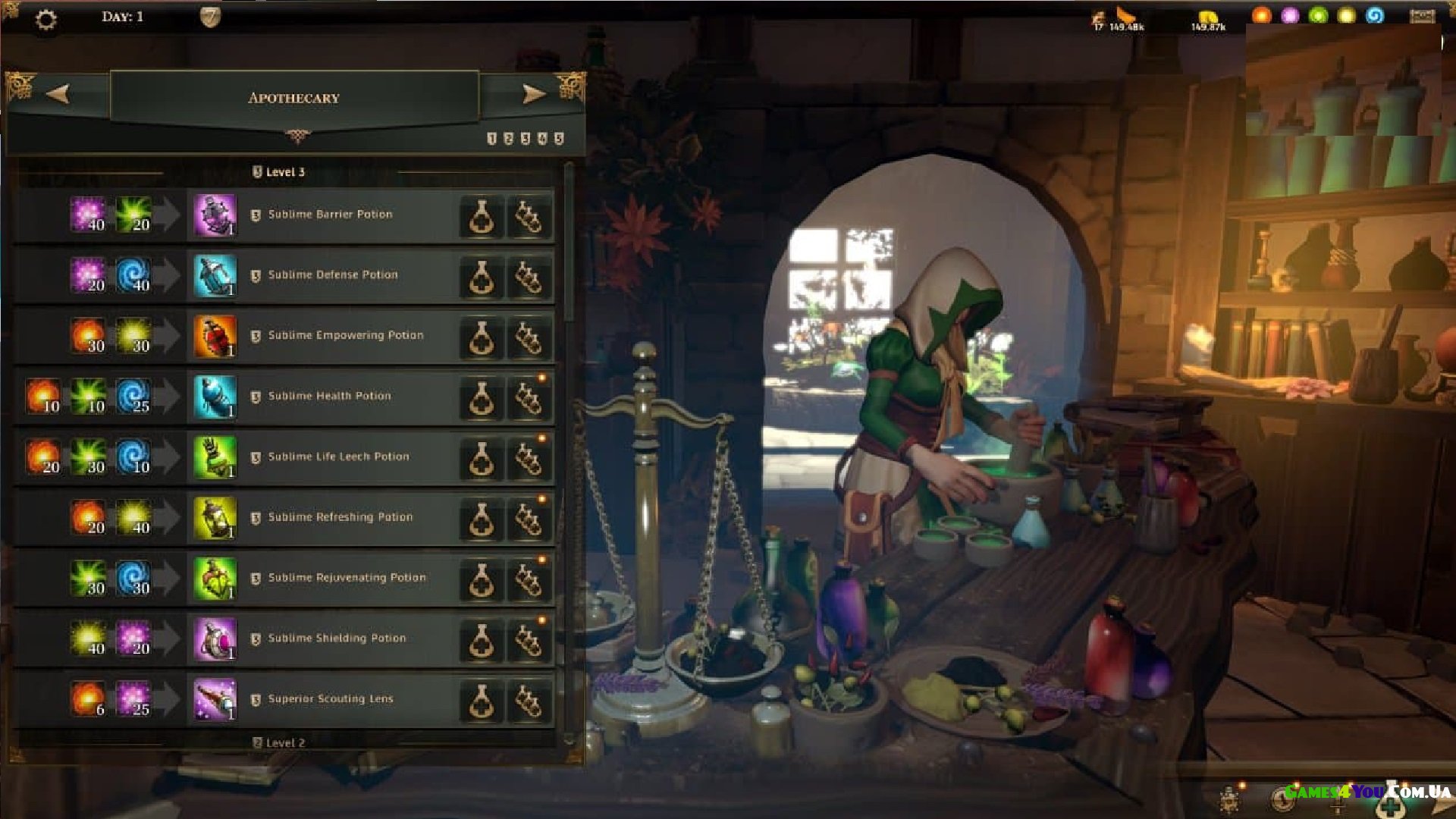Select the Superior Scouting Lens icon
This screenshot has height=819, width=1456.
tap(215, 699)
